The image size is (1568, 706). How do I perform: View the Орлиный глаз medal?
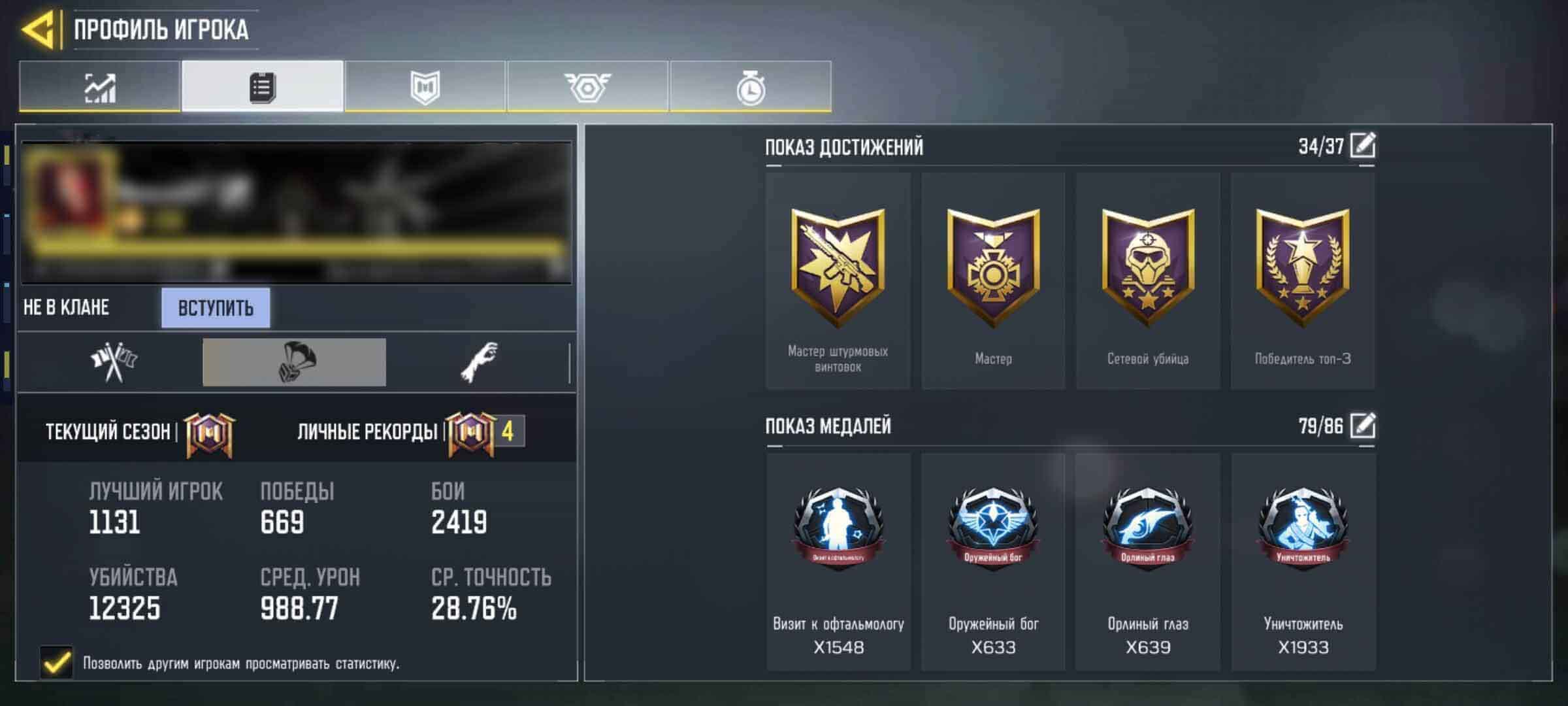tap(1147, 562)
